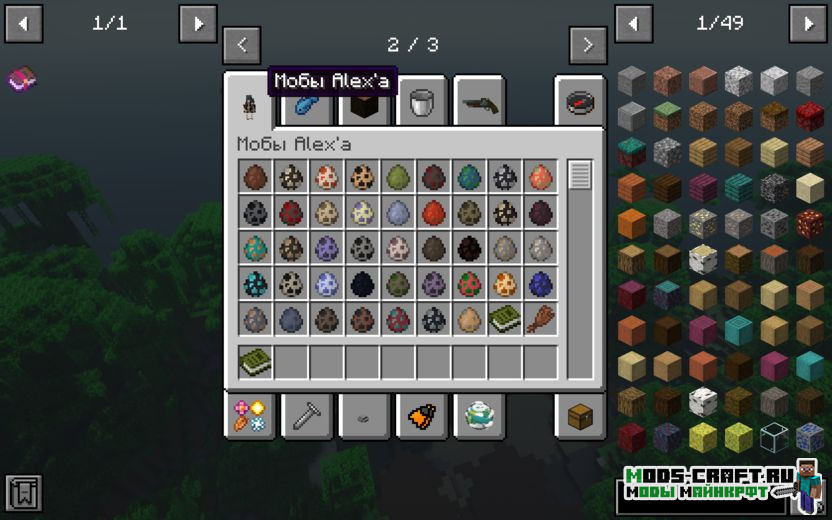Switch to the flowers and snowflake tab

coord(248,415)
